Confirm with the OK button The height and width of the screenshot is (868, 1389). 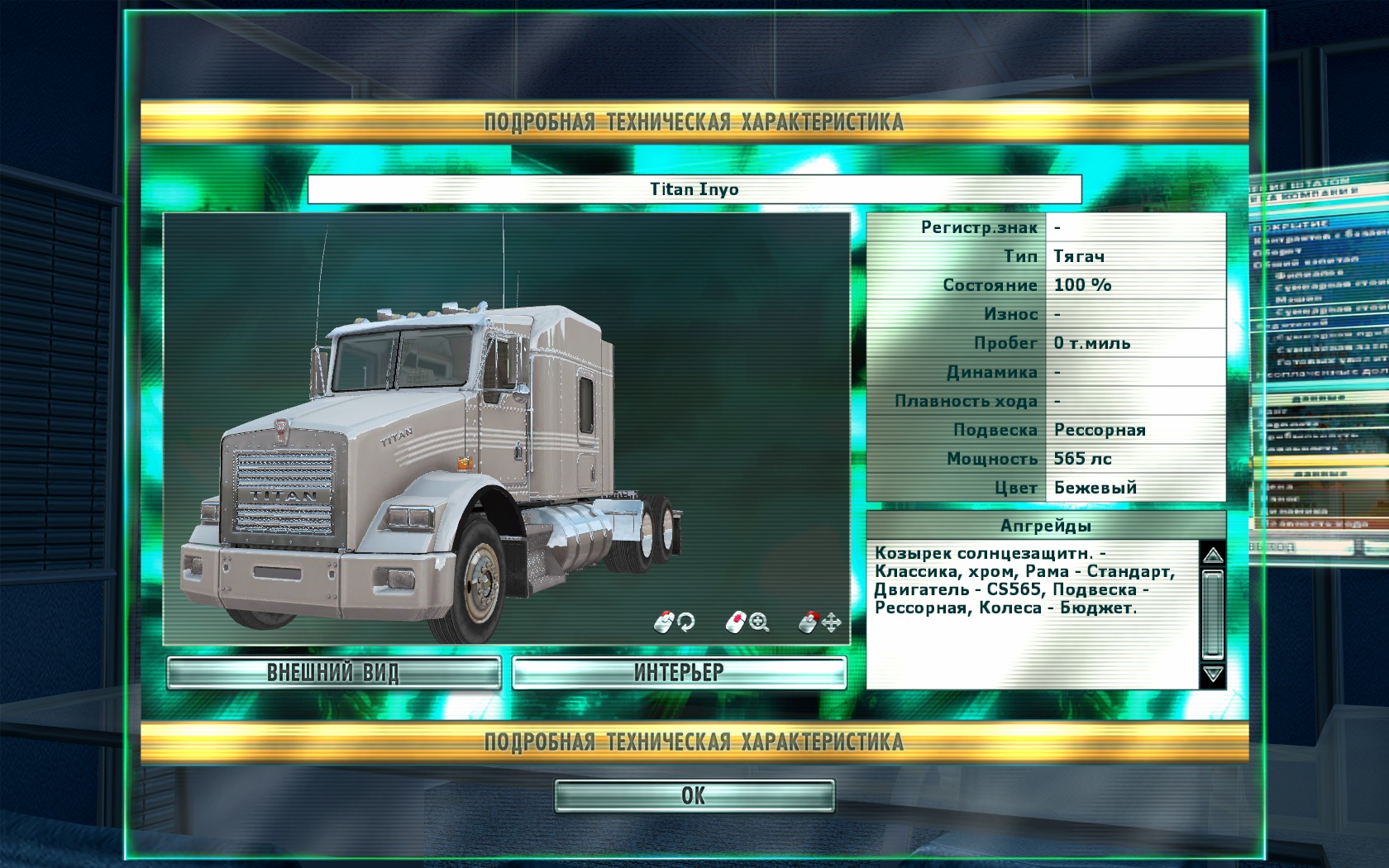coord(694,796)
